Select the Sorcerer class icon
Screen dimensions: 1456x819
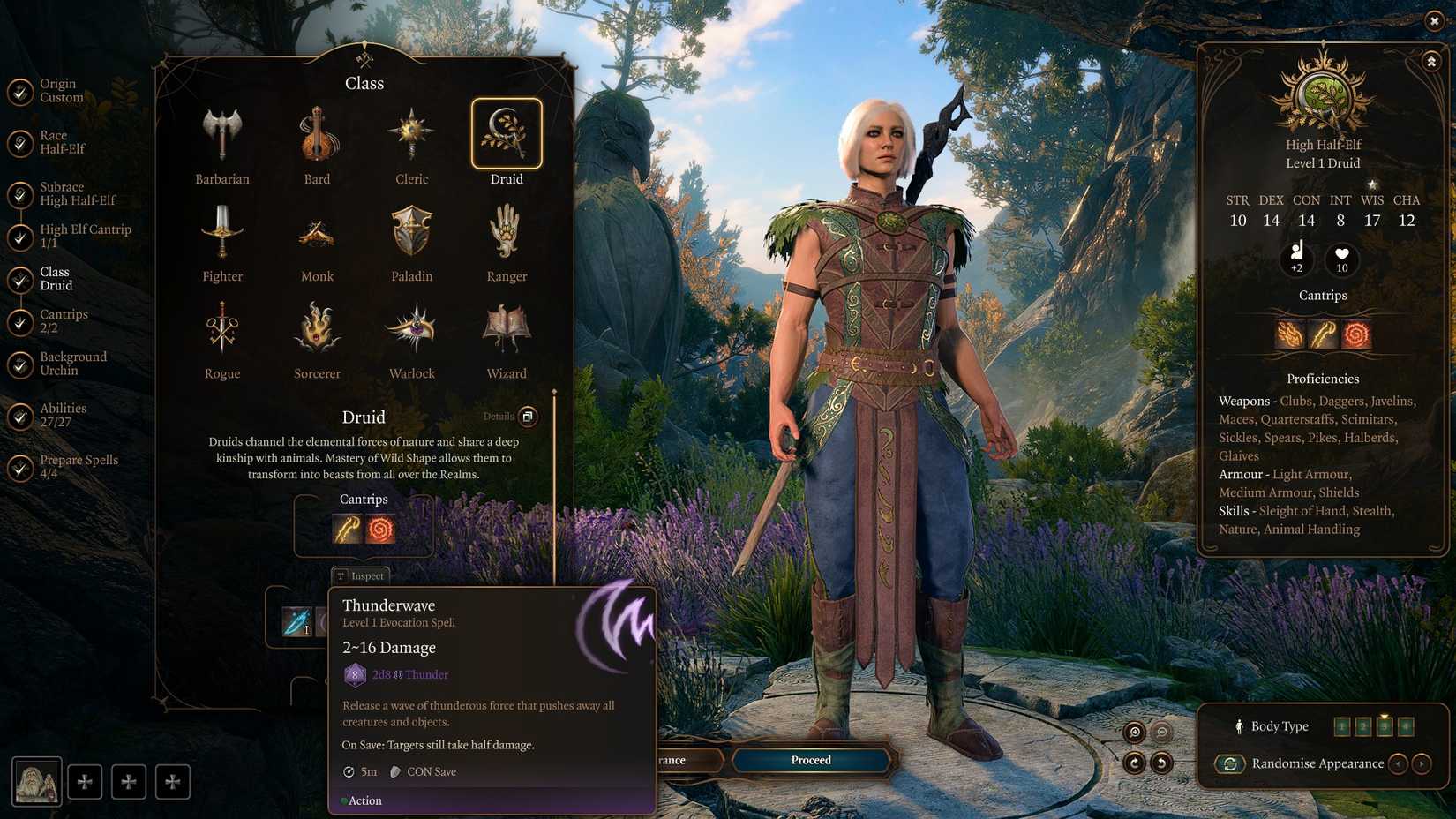pos(317,327)
